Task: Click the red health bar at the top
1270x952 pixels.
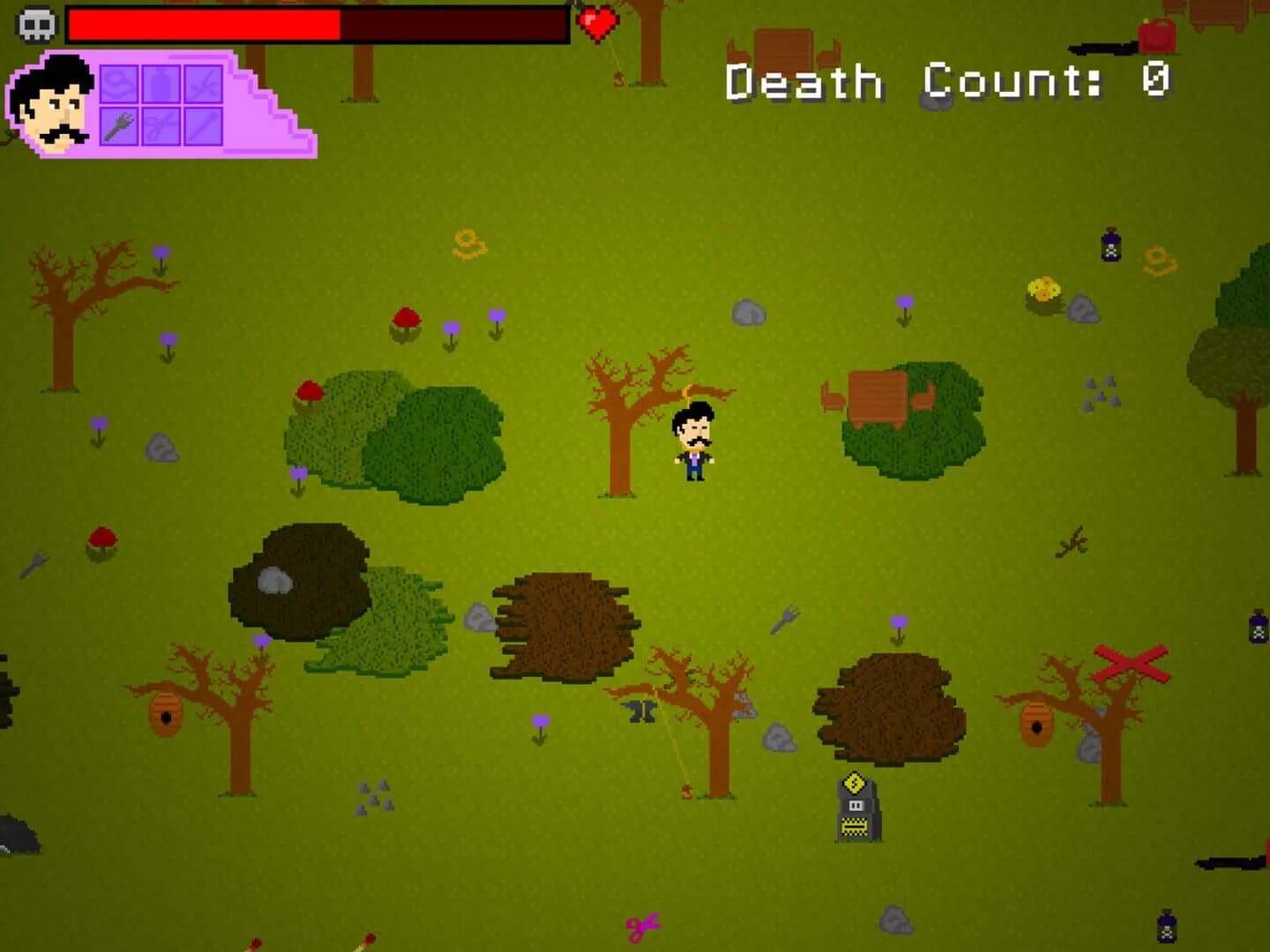Action: click(x=203, y=25)
